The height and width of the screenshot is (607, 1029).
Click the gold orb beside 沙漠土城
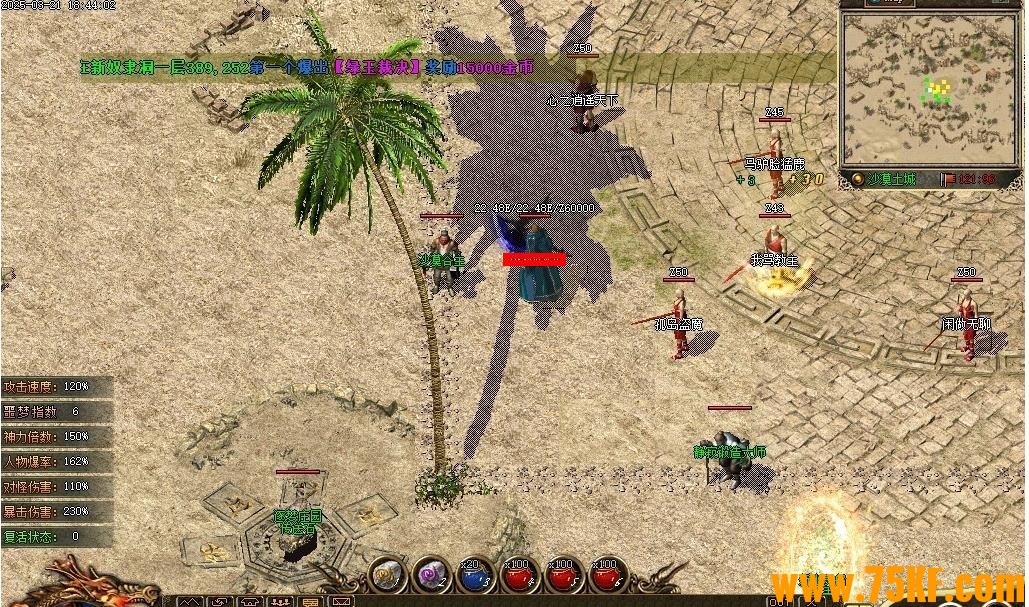(x=858, y=179)
